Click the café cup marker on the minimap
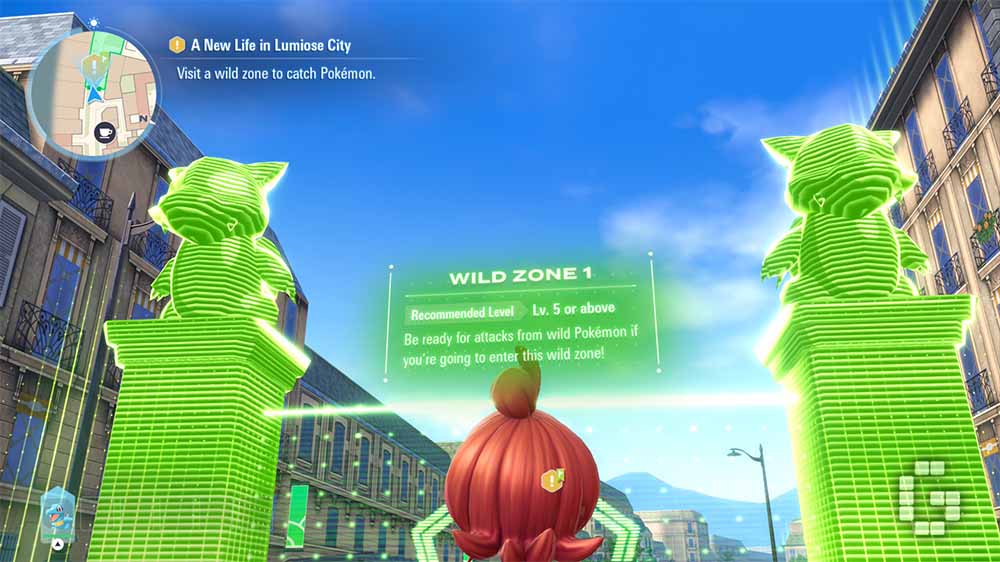The height and width of the screenshot is (562, 1000). point(103,130)
